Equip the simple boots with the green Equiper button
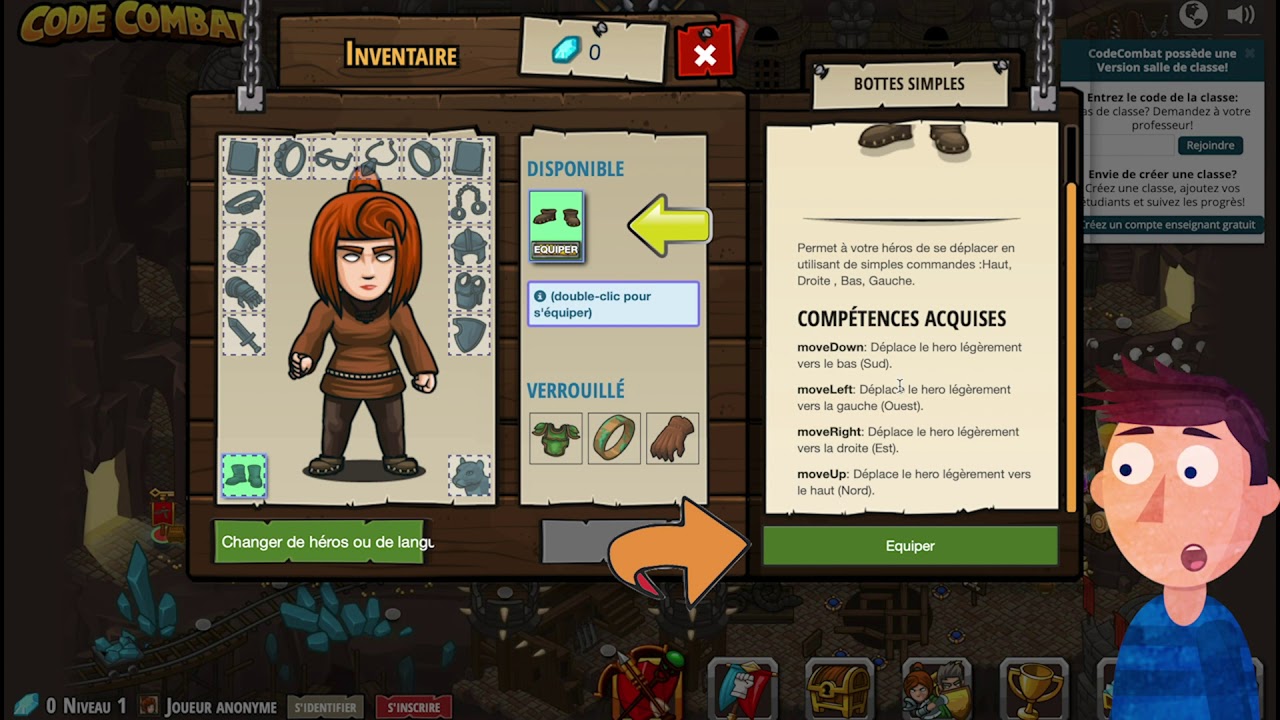1280x720 pixels. point(909,546)
